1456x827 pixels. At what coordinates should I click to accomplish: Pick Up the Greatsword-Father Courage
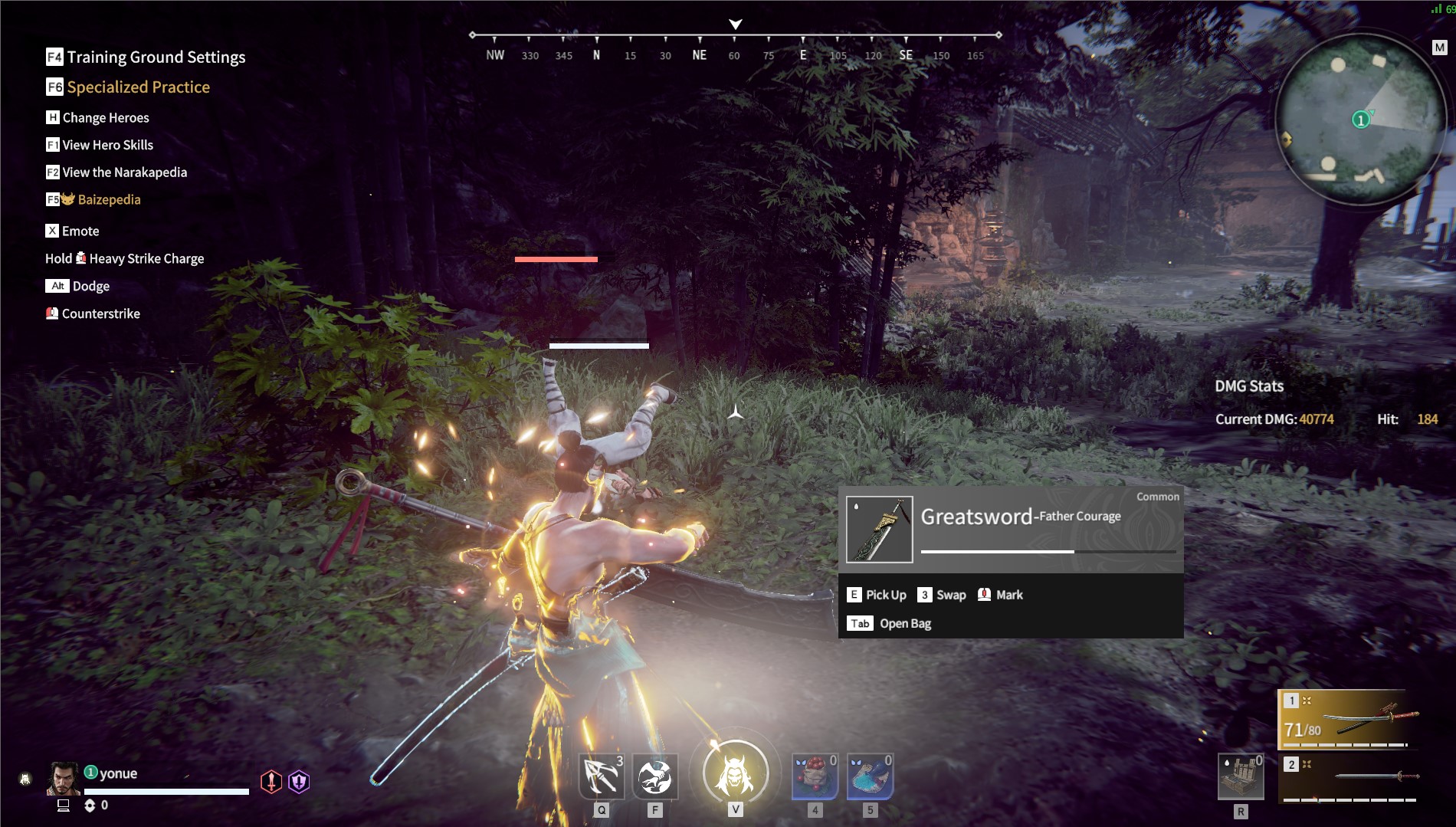click(885, 594)
